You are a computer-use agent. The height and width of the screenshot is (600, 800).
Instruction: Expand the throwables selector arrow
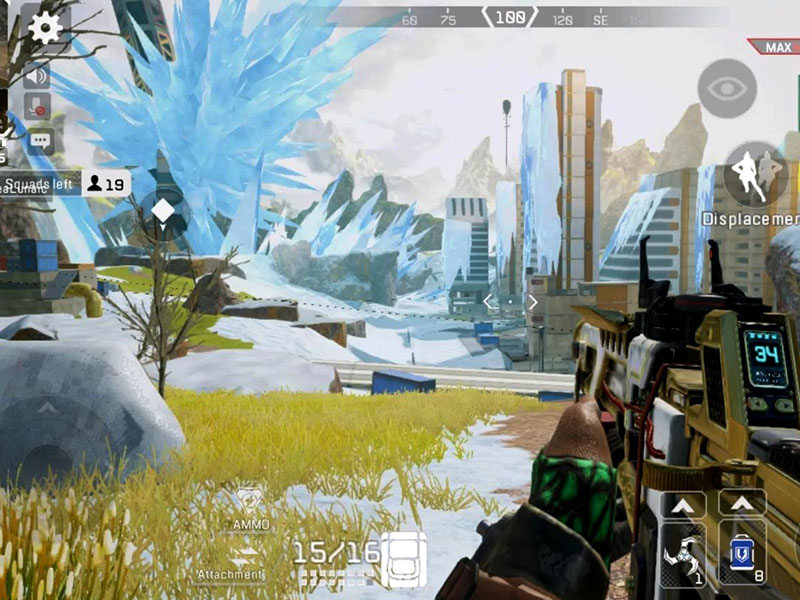pos(684,504)
